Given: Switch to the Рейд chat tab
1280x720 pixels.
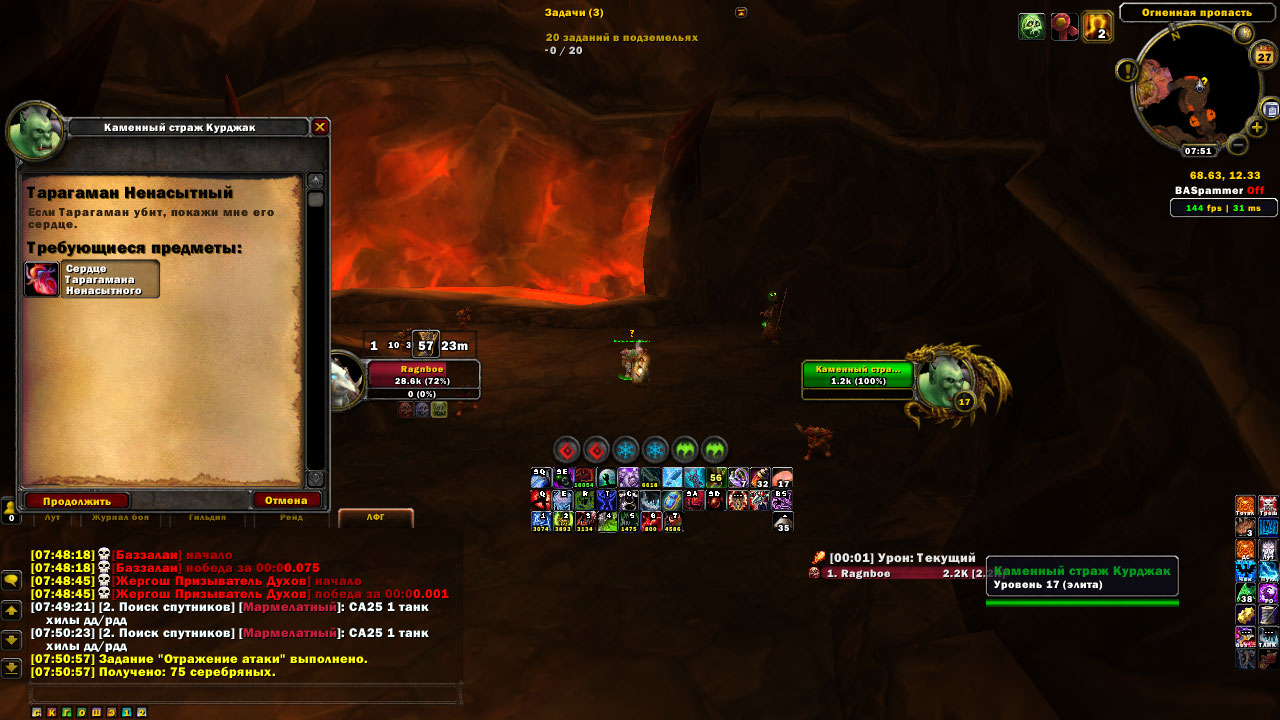Looking at the screenshot, I should 291,518.
